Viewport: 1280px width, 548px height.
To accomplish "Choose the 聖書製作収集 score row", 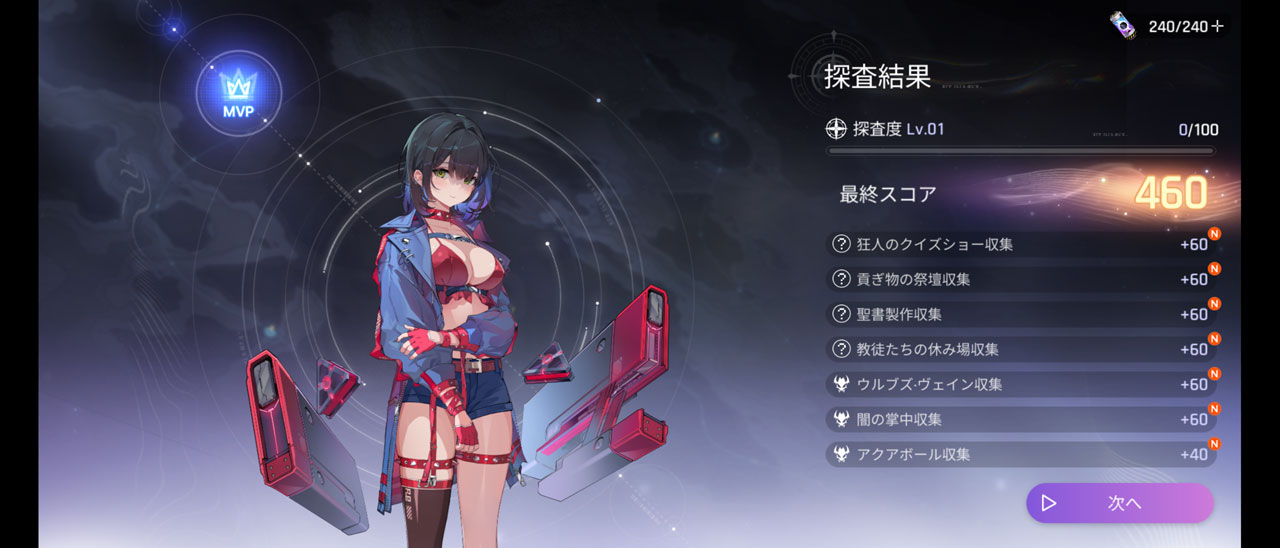I will pyautogui.click(x=1020, y=314).
